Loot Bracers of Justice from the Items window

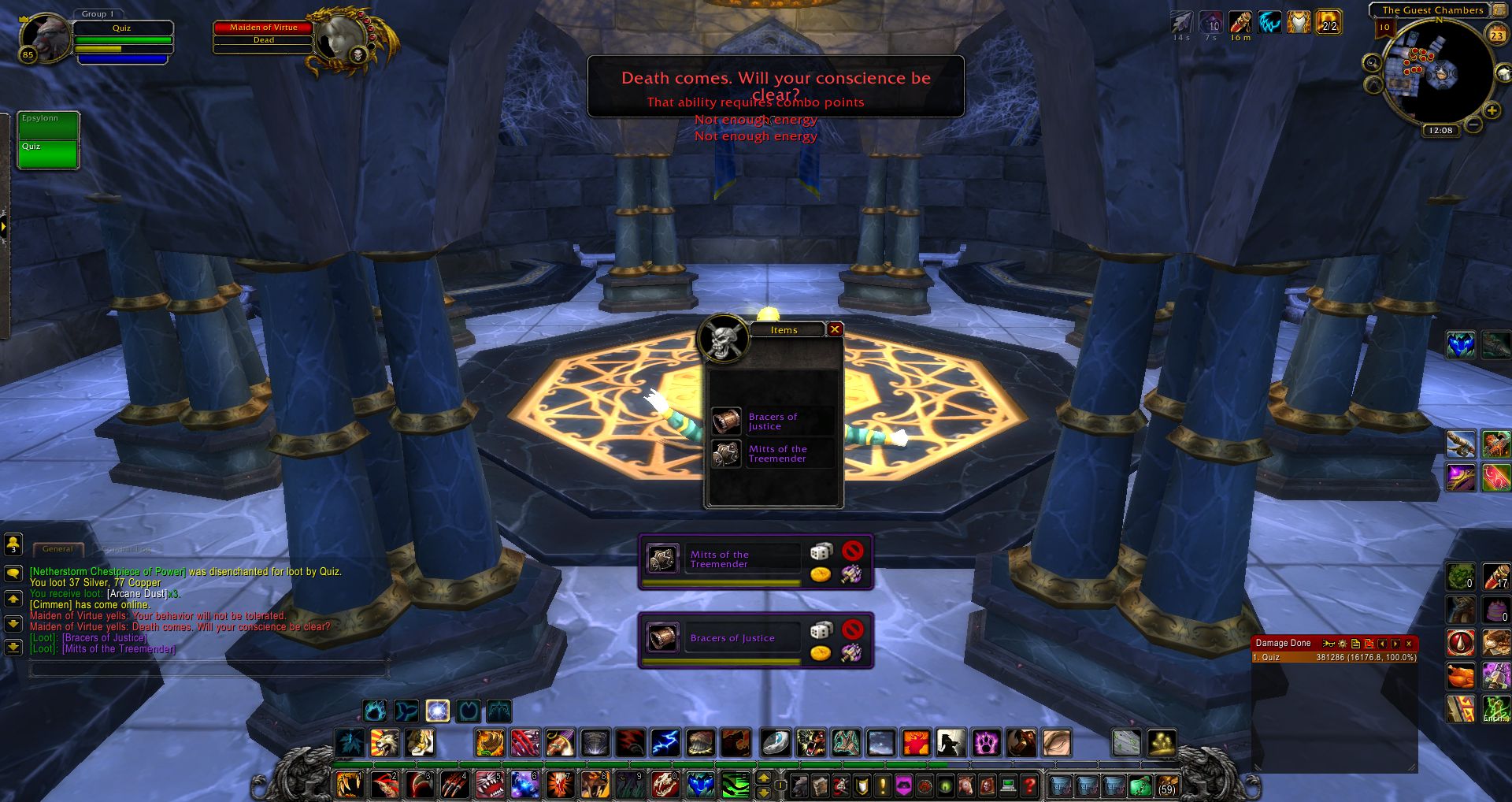pyautogui.click(x=727, y=421)
